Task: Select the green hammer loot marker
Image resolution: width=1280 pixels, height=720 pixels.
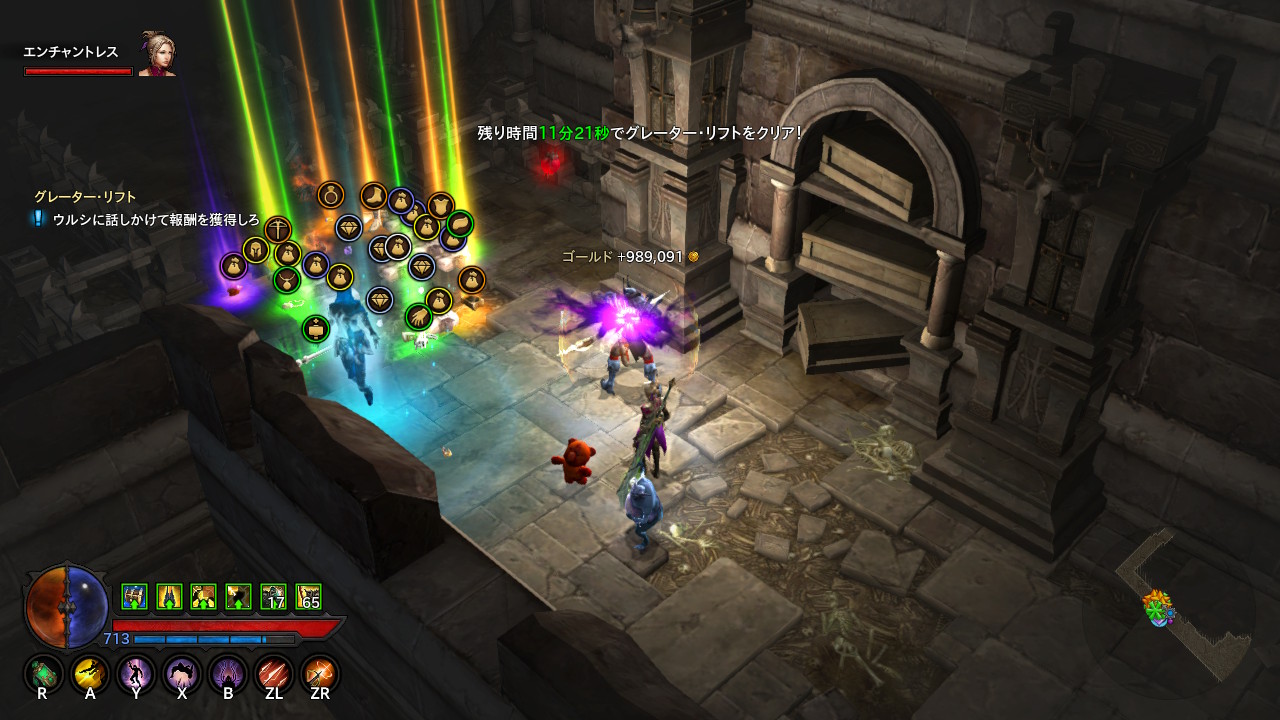Action: (x=316, y=328)
